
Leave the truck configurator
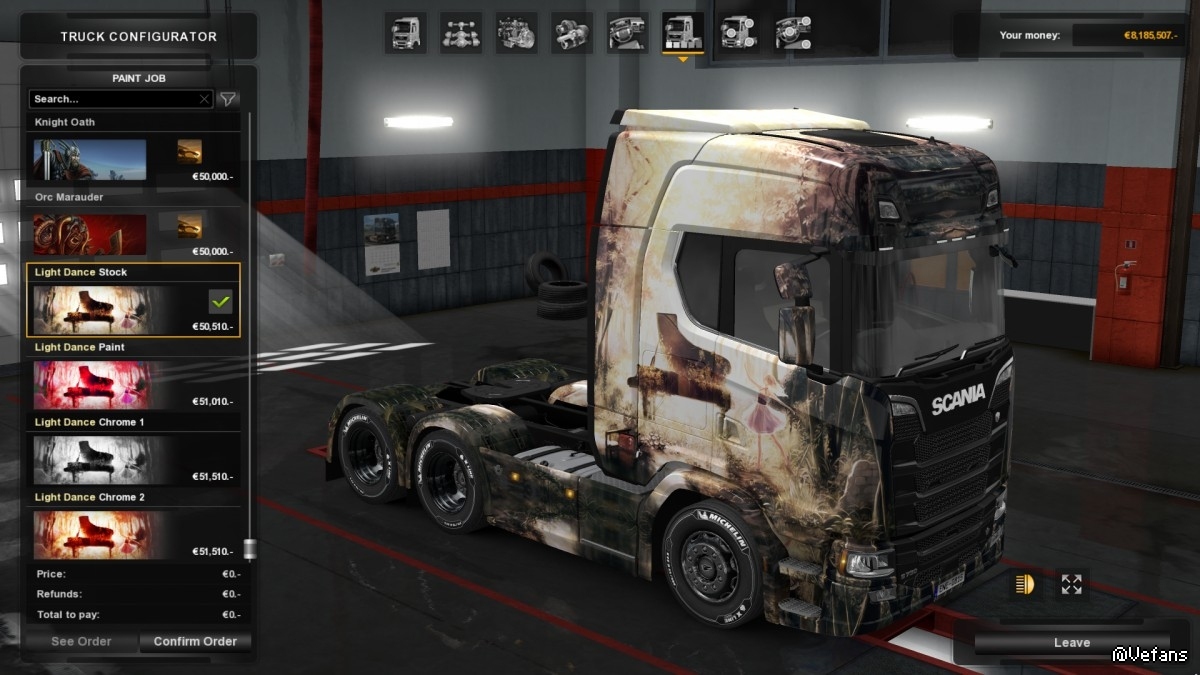coord(1071,643)
